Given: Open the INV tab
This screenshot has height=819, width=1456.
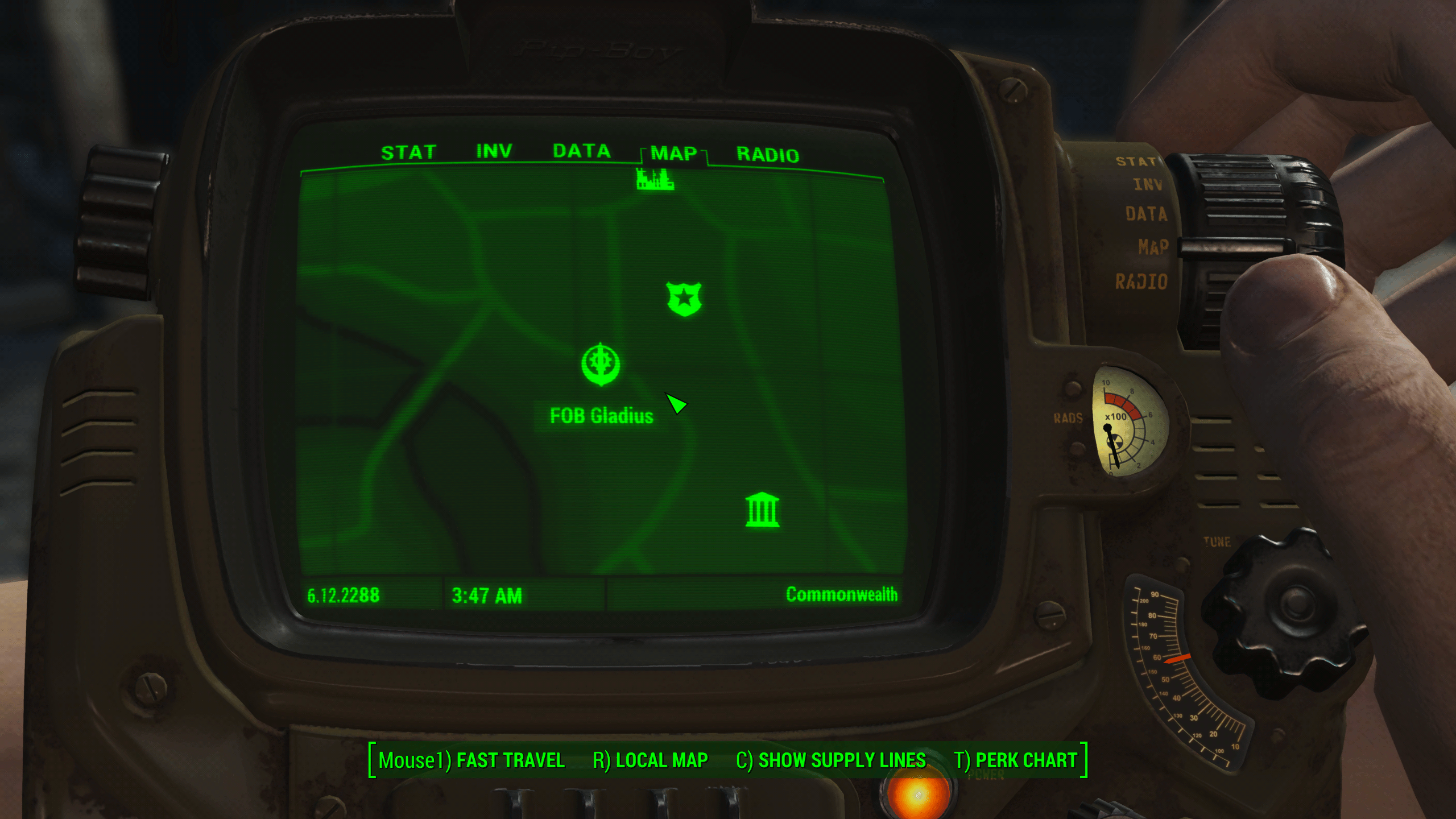Looking at the screenshot, I should click(x=494, y=151).
